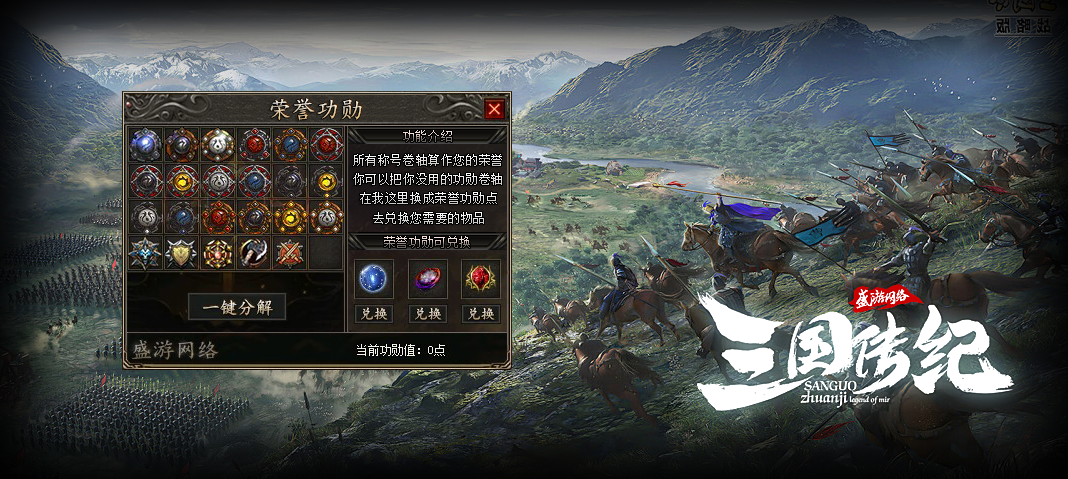Choose the golden shield badge slot

[x=182, y=252]
